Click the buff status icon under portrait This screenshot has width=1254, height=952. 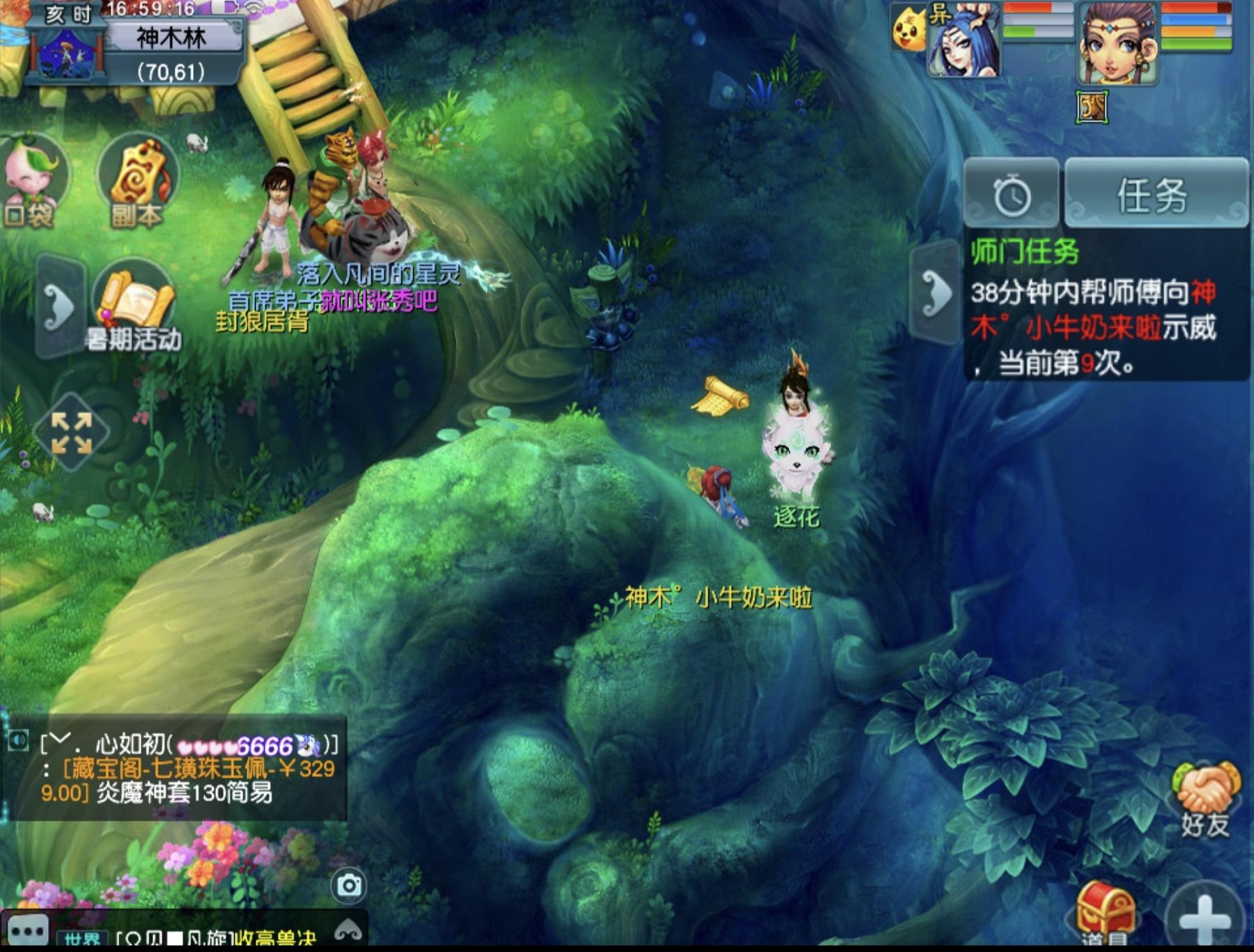1092,107
